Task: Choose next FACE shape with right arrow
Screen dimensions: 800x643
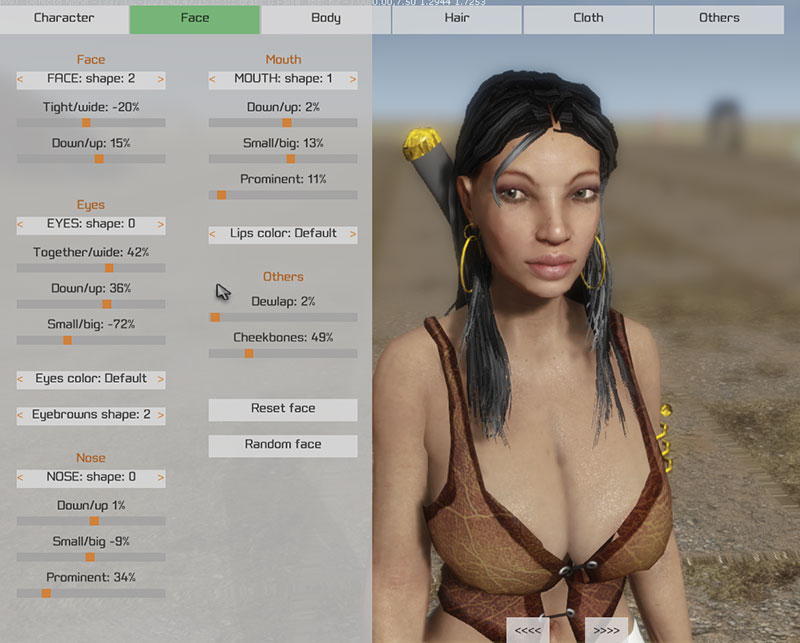Action: (x=161, y=79)
